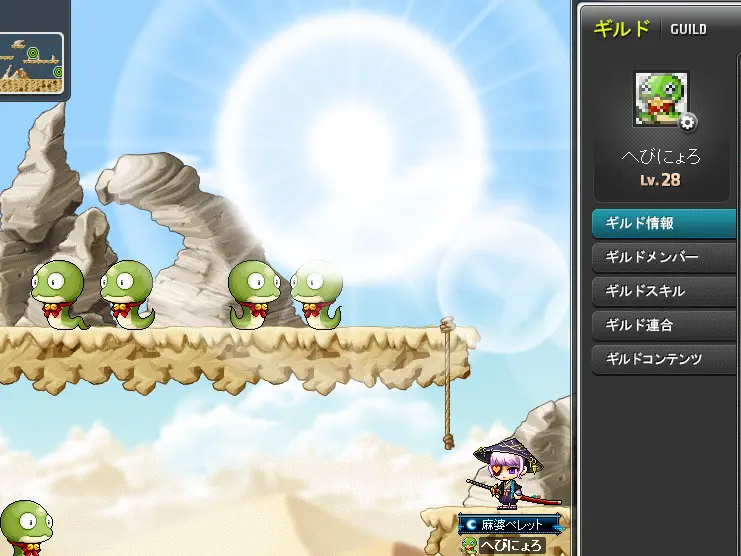Click the gear icon on guild emblem
The image size is (741, 556).
pyautogui.click(x=689, y=122)
